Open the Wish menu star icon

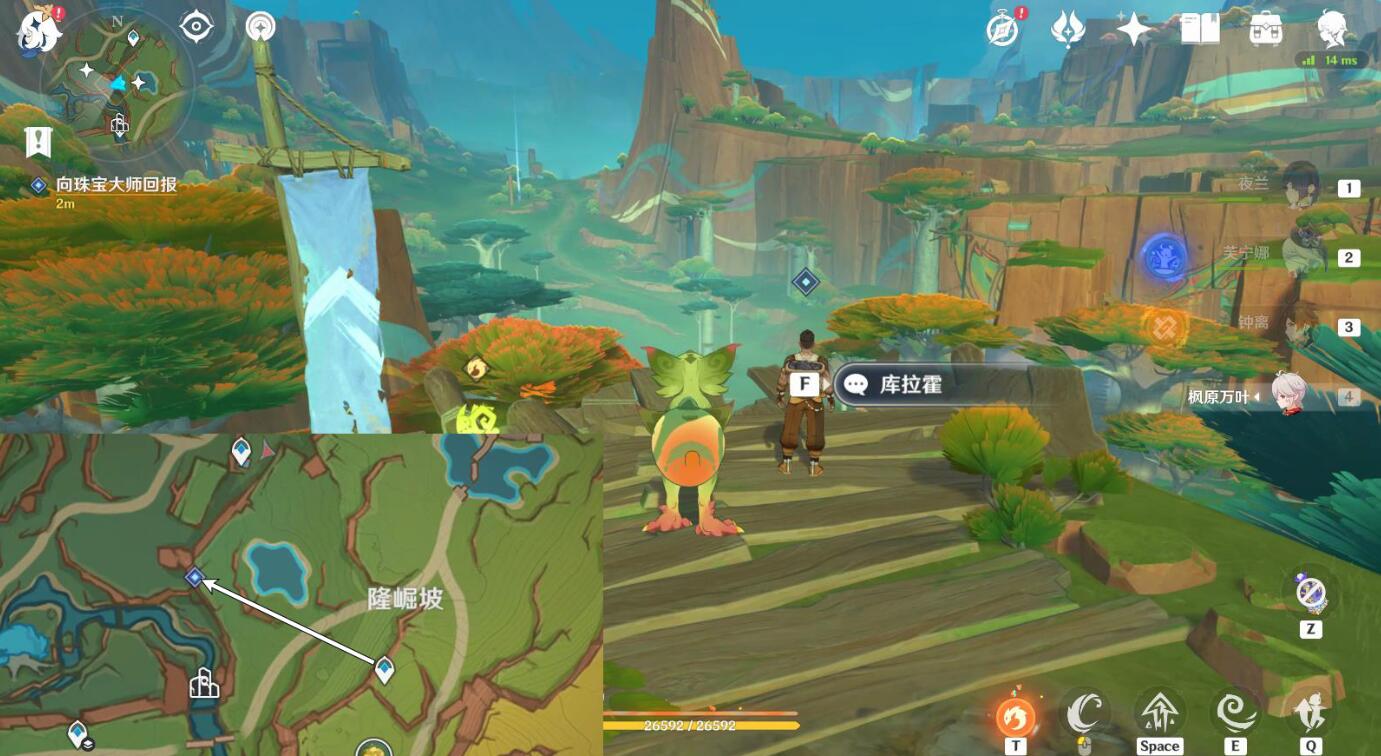tap(1135, 30)
